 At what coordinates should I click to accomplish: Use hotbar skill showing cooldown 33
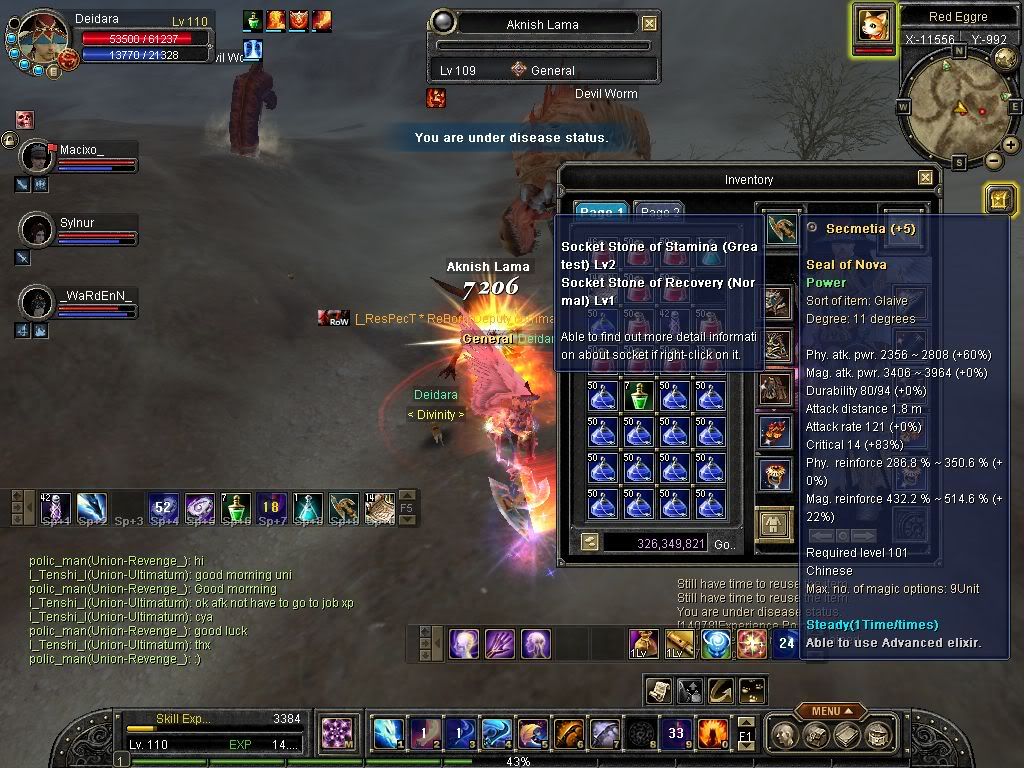pos(677,734)
